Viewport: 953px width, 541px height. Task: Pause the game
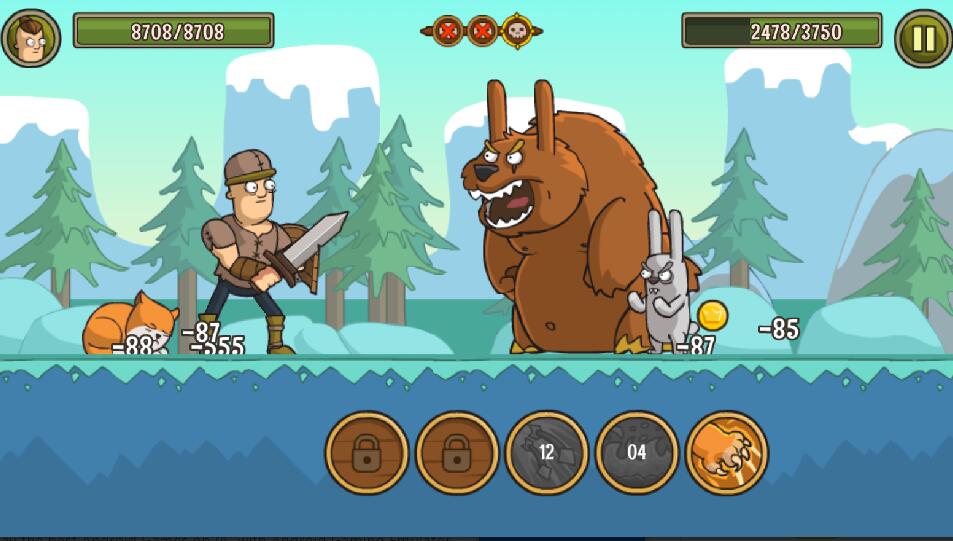[x=922, y=38]
